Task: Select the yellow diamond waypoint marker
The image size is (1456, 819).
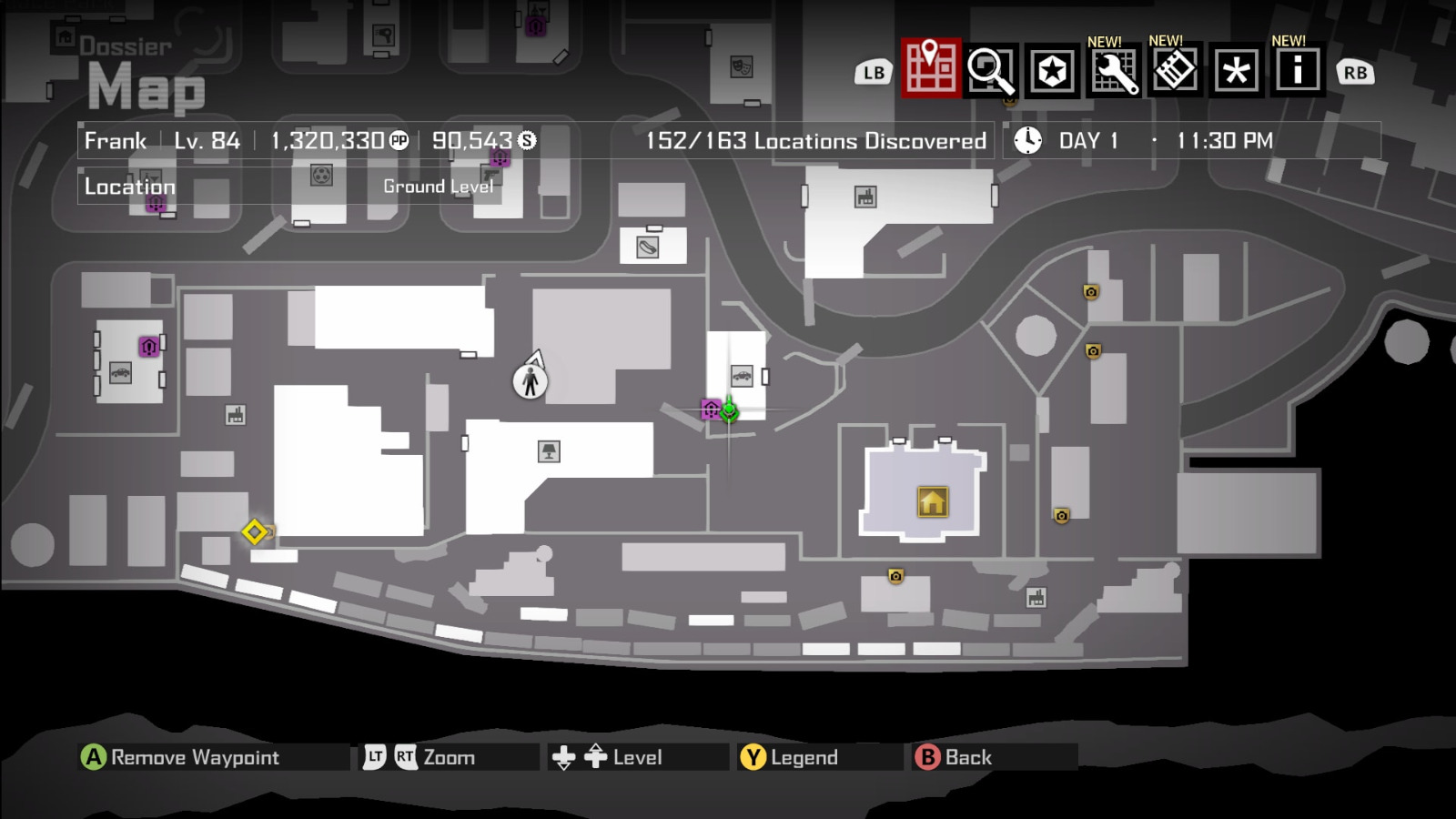Action: pyautogui.click(x=256, y=531)
